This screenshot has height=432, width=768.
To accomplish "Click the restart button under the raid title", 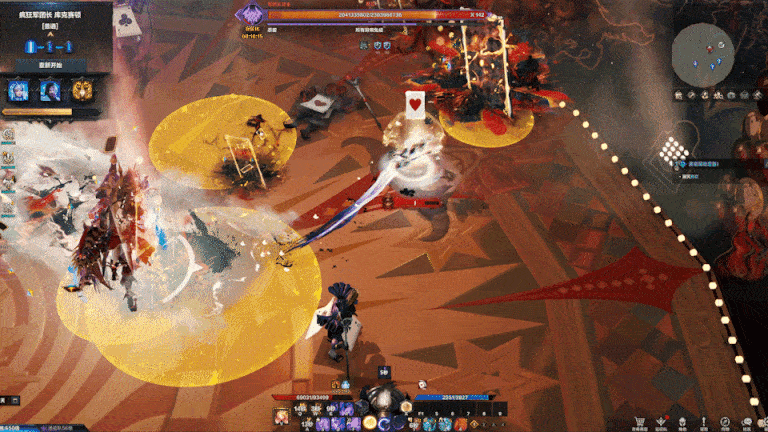I will click(48, 65).
